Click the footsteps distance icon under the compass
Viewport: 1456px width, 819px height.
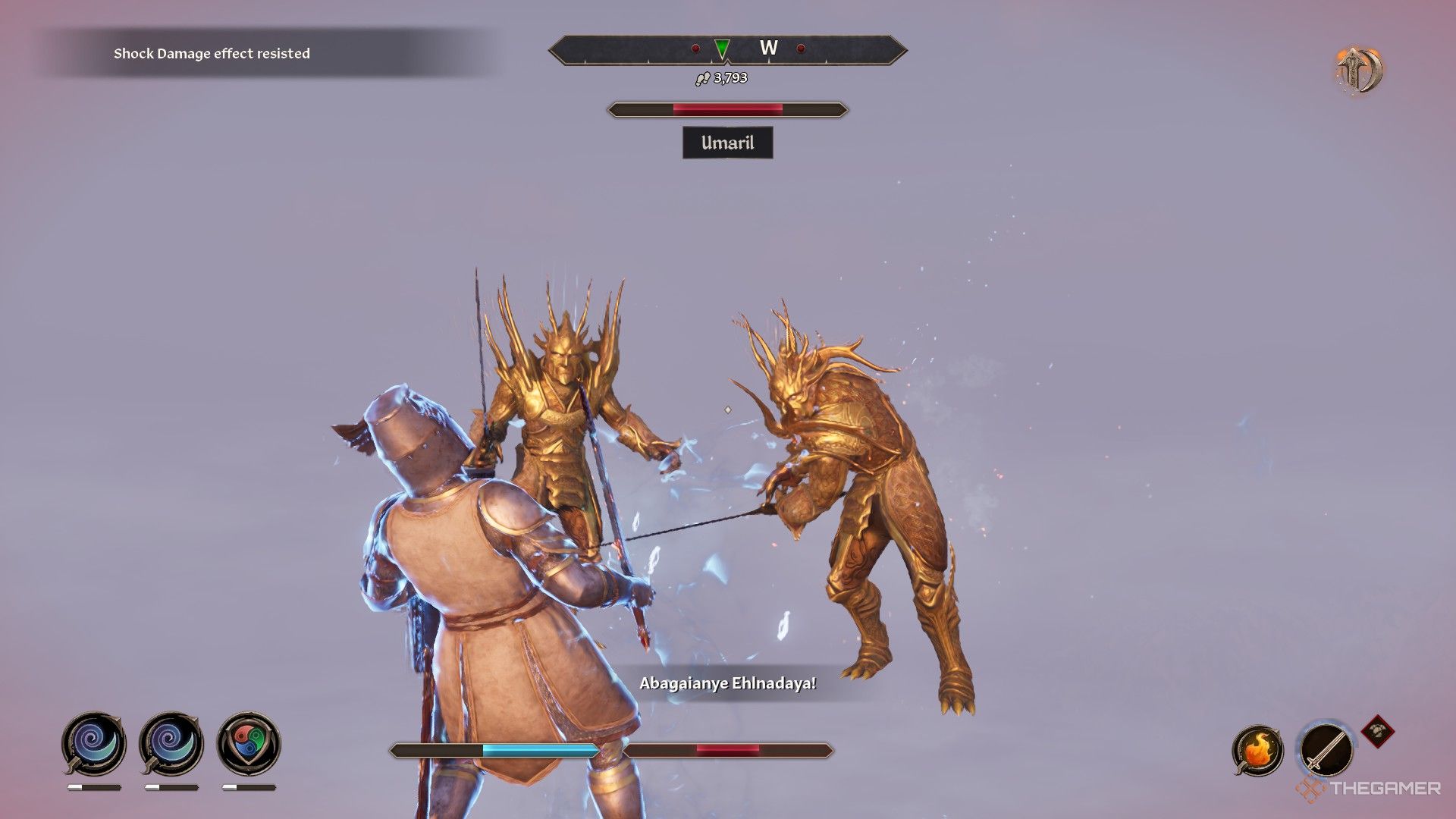click(x=702, y=77)
